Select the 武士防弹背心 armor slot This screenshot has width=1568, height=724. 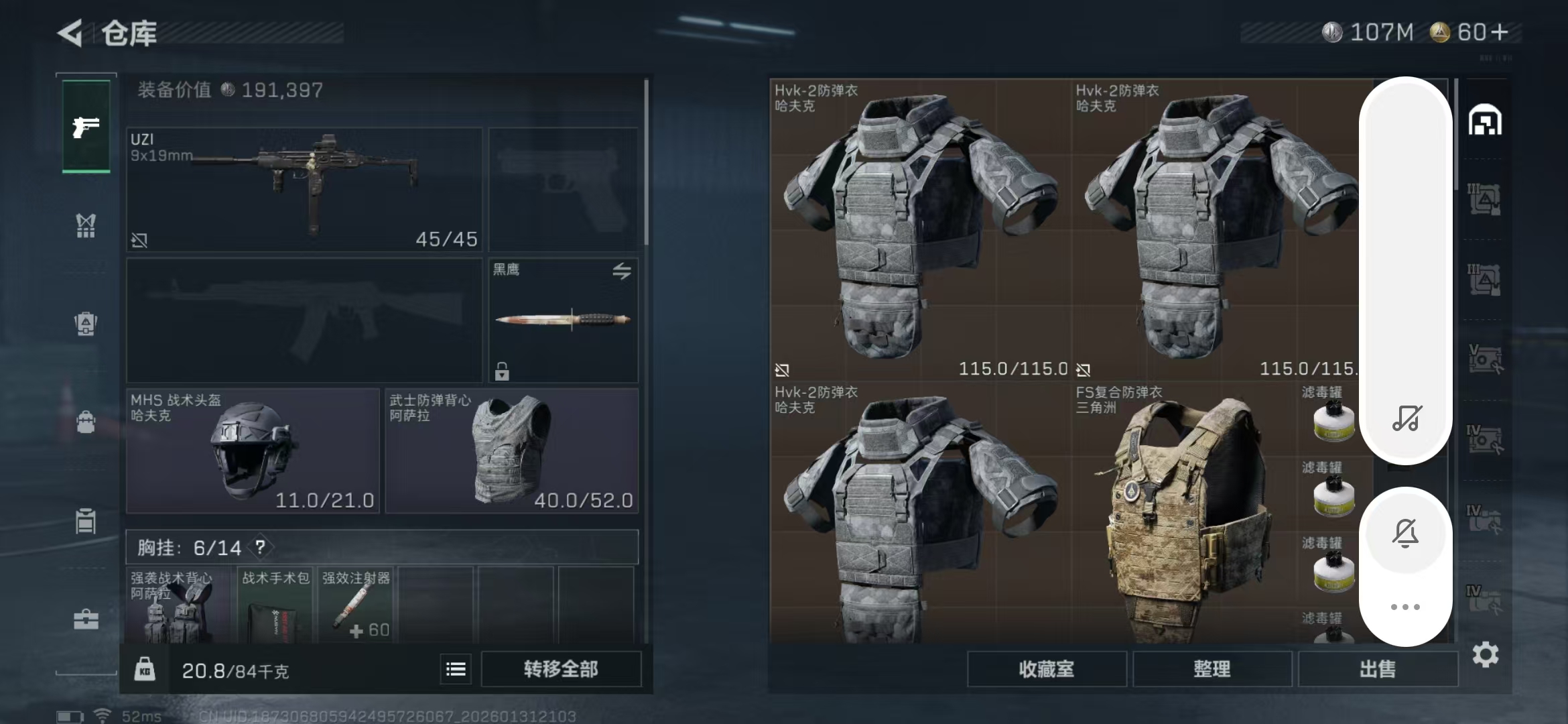[511, 450]
